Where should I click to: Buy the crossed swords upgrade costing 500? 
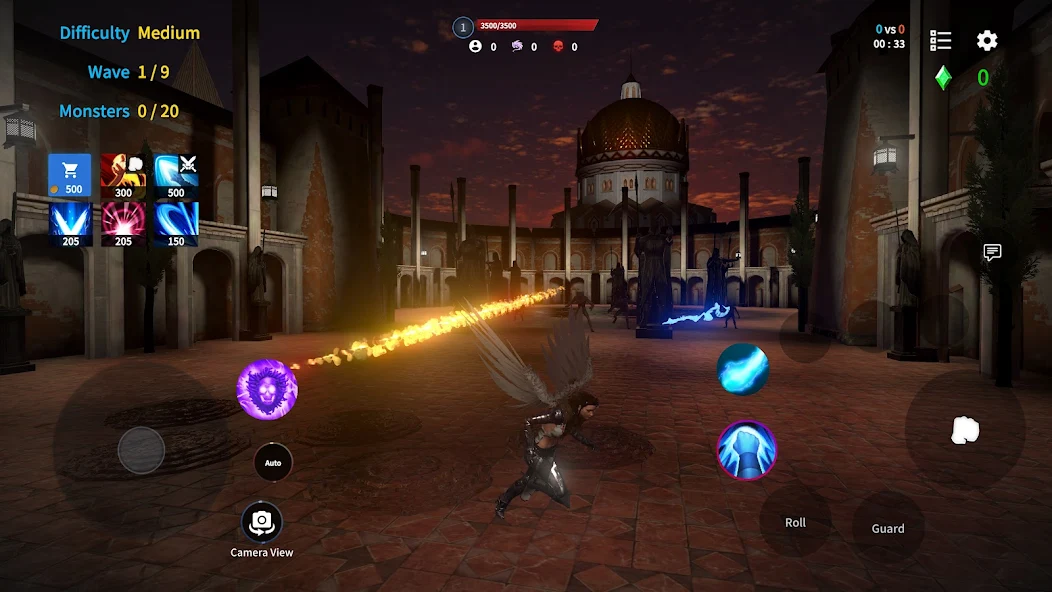click(176, 175)
